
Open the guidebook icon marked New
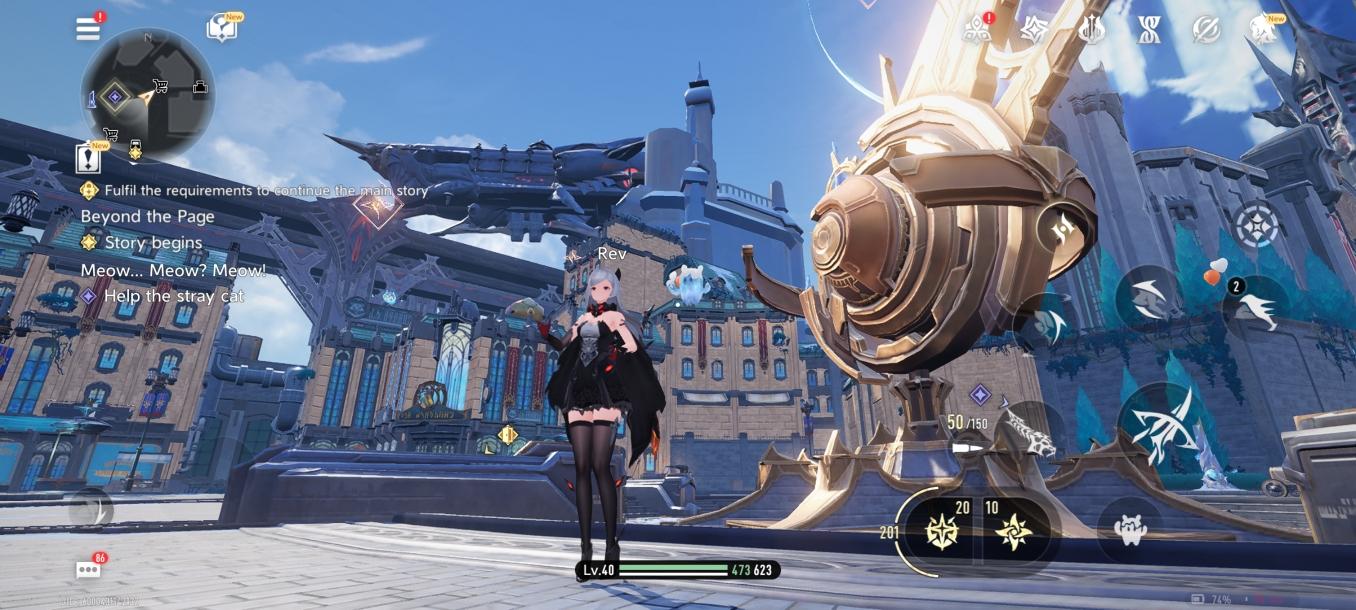(222, 28)
